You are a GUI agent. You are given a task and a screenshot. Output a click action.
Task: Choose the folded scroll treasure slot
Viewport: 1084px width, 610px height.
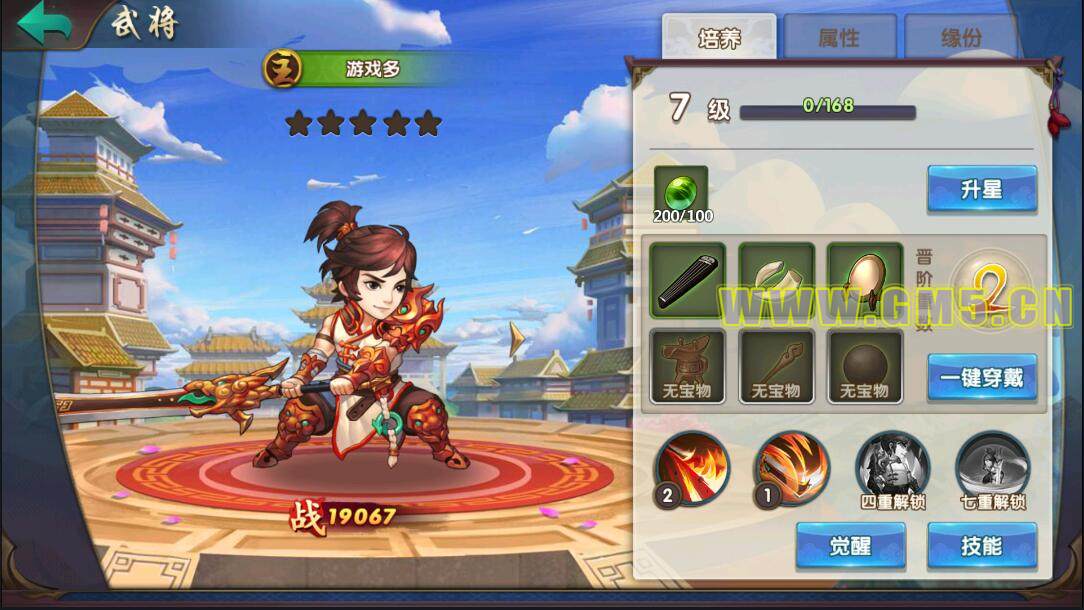[x=776, y=280]
